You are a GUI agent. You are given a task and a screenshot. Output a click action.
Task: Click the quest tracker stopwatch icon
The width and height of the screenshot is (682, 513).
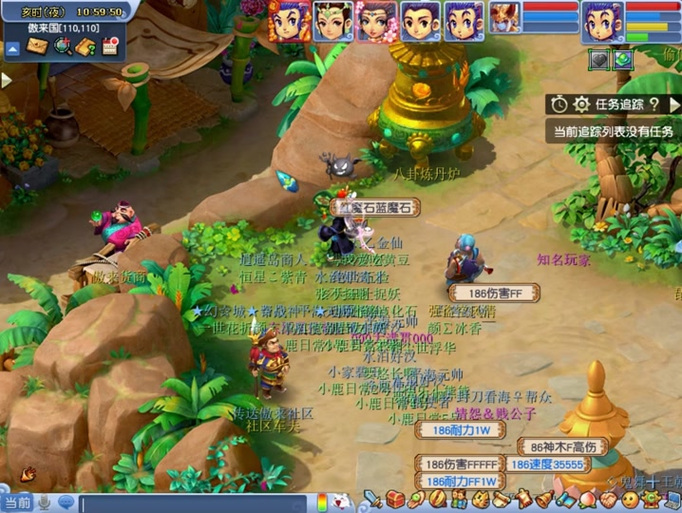click(557, 104)
